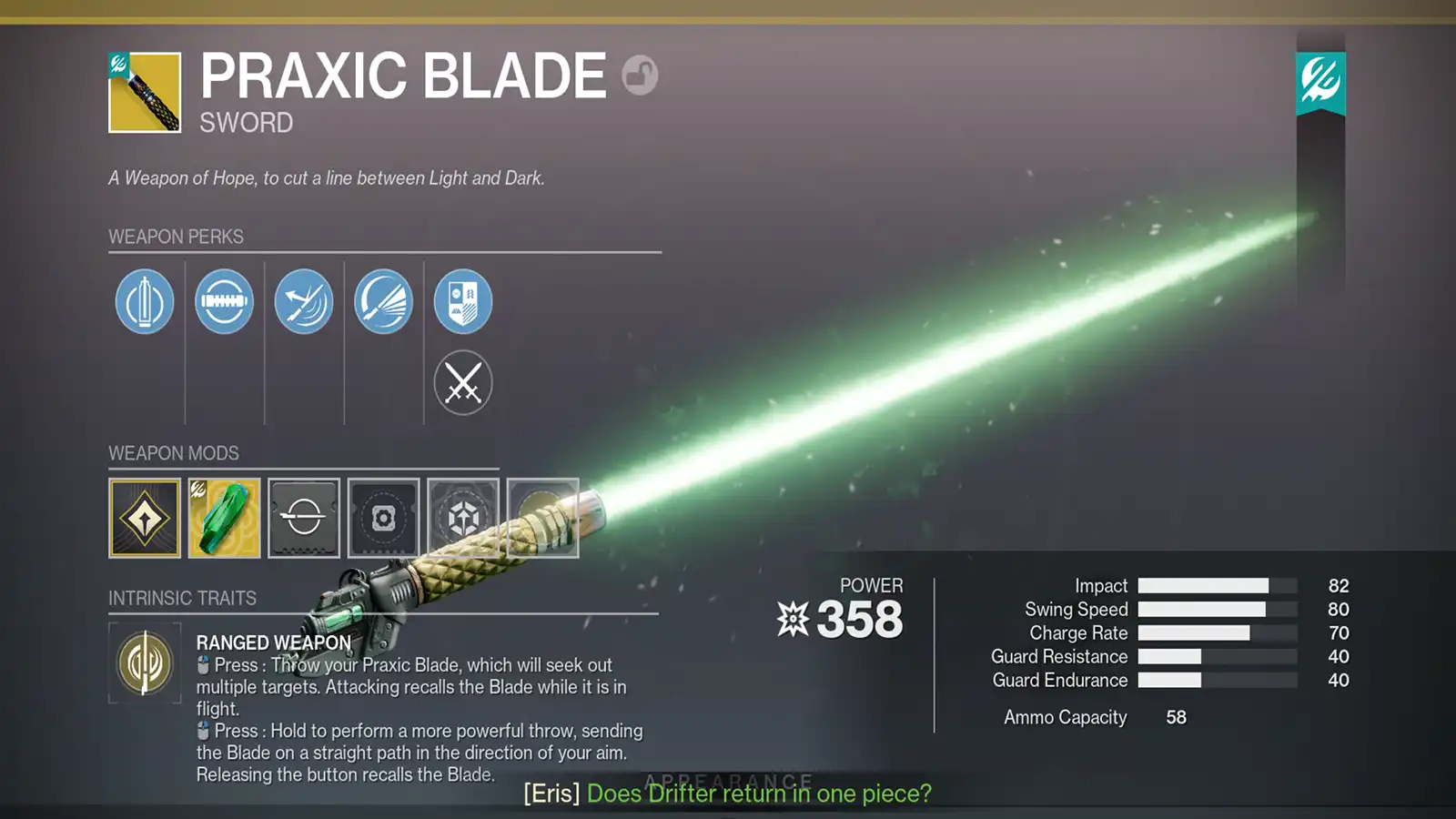Select the gear icon mod slot
Screen dimensions: 1456x819
(383, 519)
